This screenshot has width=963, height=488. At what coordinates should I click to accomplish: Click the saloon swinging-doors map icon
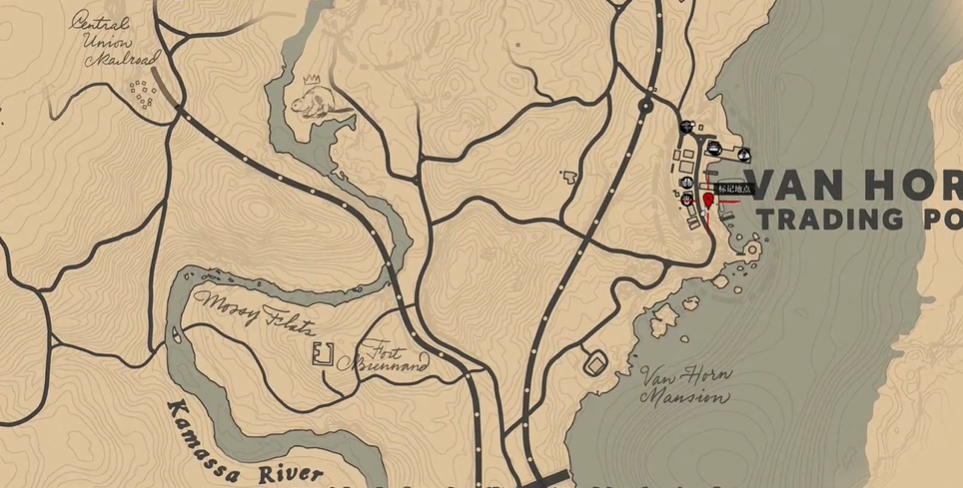(x=687, y=182)
